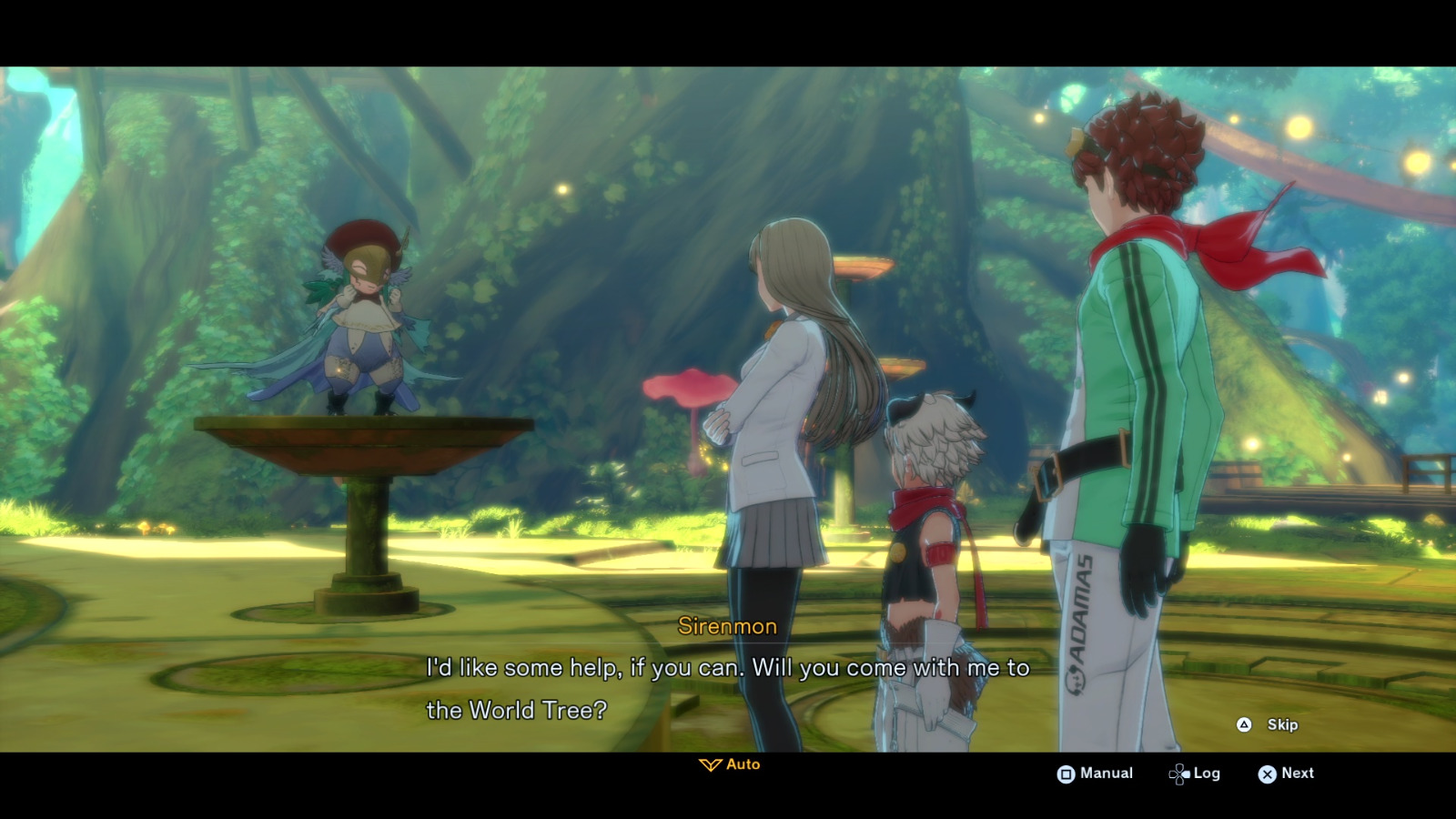Click the d-pad Log icon
The height and width of the screenshot is (819, 1456).
click(x=1178, y=773)
